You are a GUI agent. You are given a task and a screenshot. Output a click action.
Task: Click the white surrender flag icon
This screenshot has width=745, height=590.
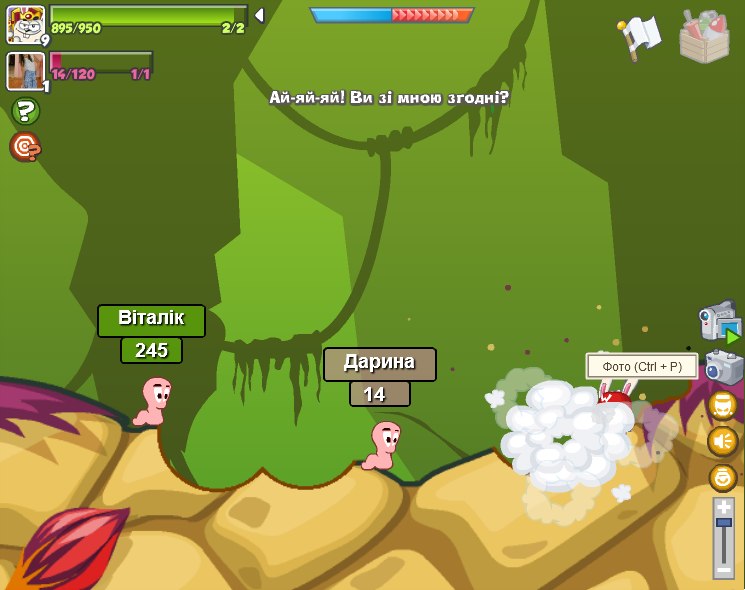[640, 36]
